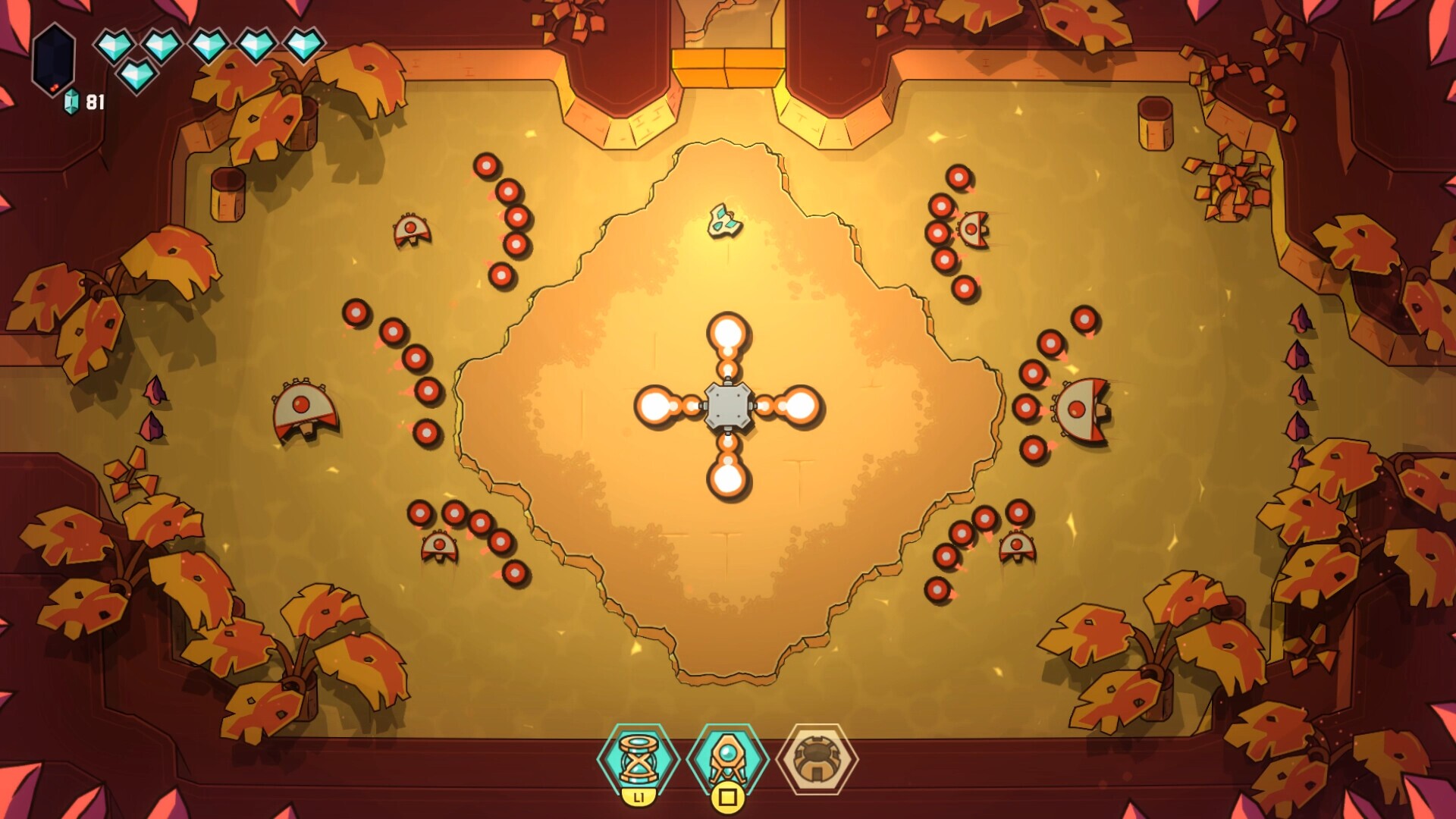
Task: Select the crab enemy on the left side
Action: [302, 409]
